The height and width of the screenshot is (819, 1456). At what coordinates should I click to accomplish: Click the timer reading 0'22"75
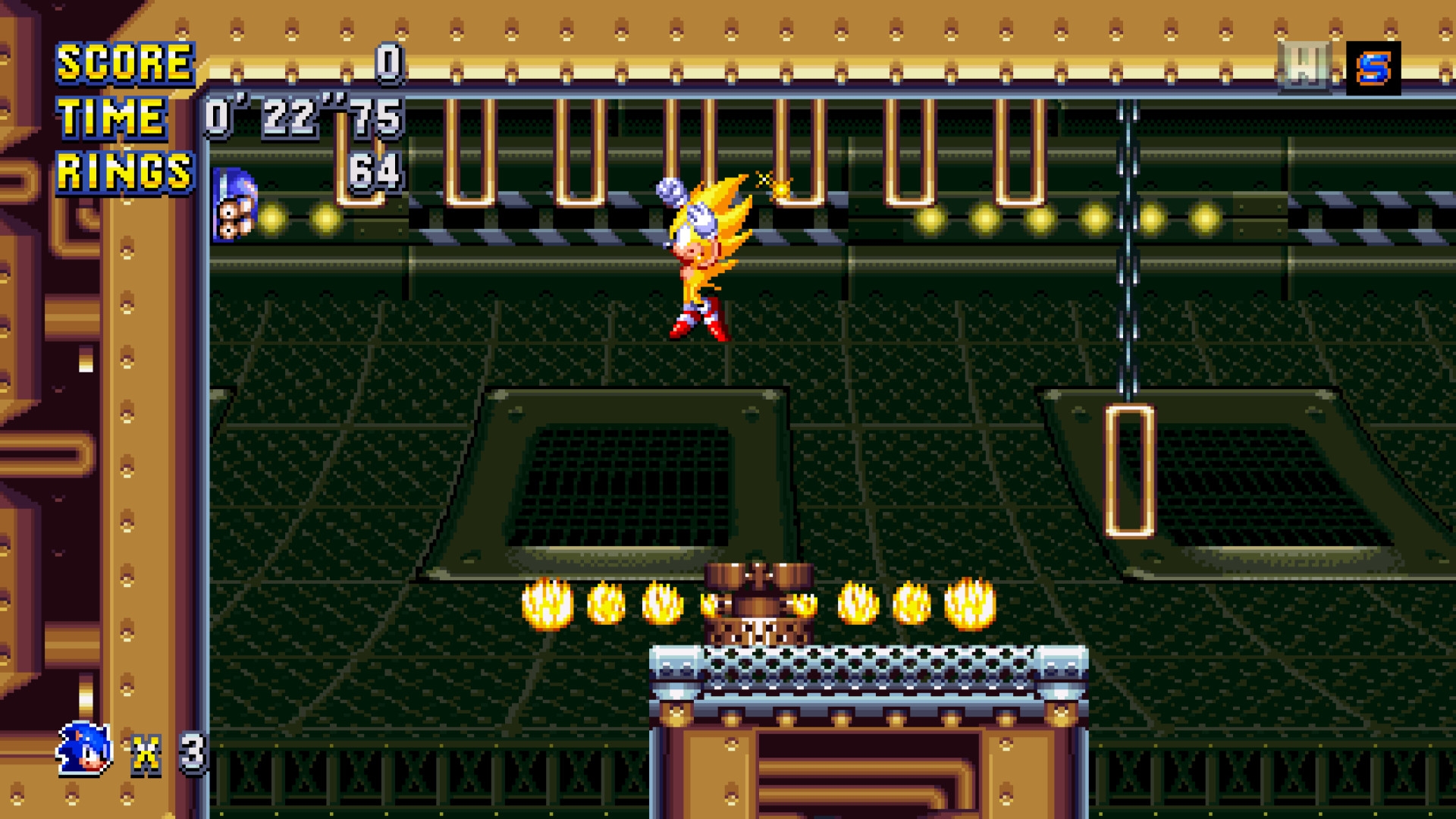point(300,115)
